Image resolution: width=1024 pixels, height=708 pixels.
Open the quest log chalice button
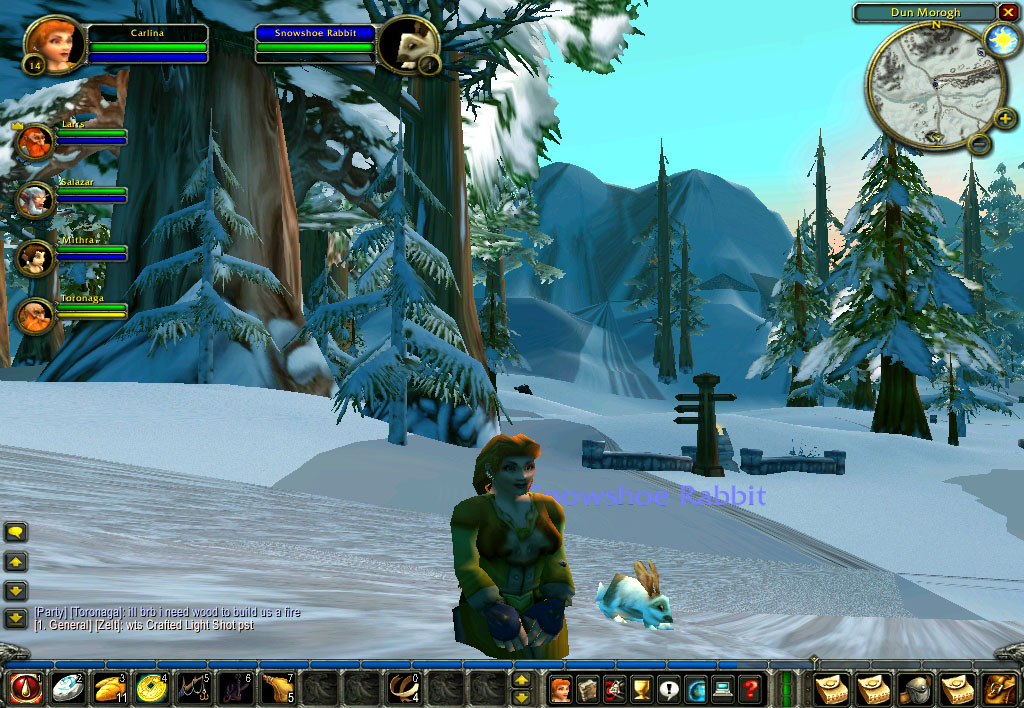[642, 688]
